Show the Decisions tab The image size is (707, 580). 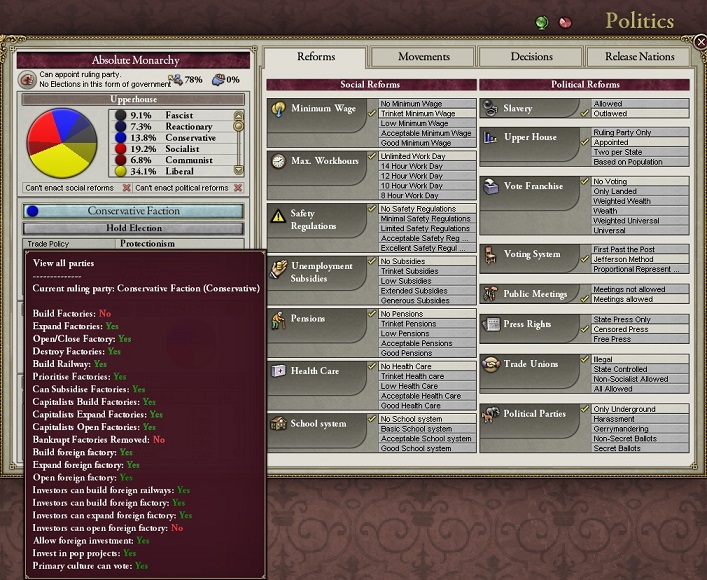pyautogui.click(x=531, y=57)
